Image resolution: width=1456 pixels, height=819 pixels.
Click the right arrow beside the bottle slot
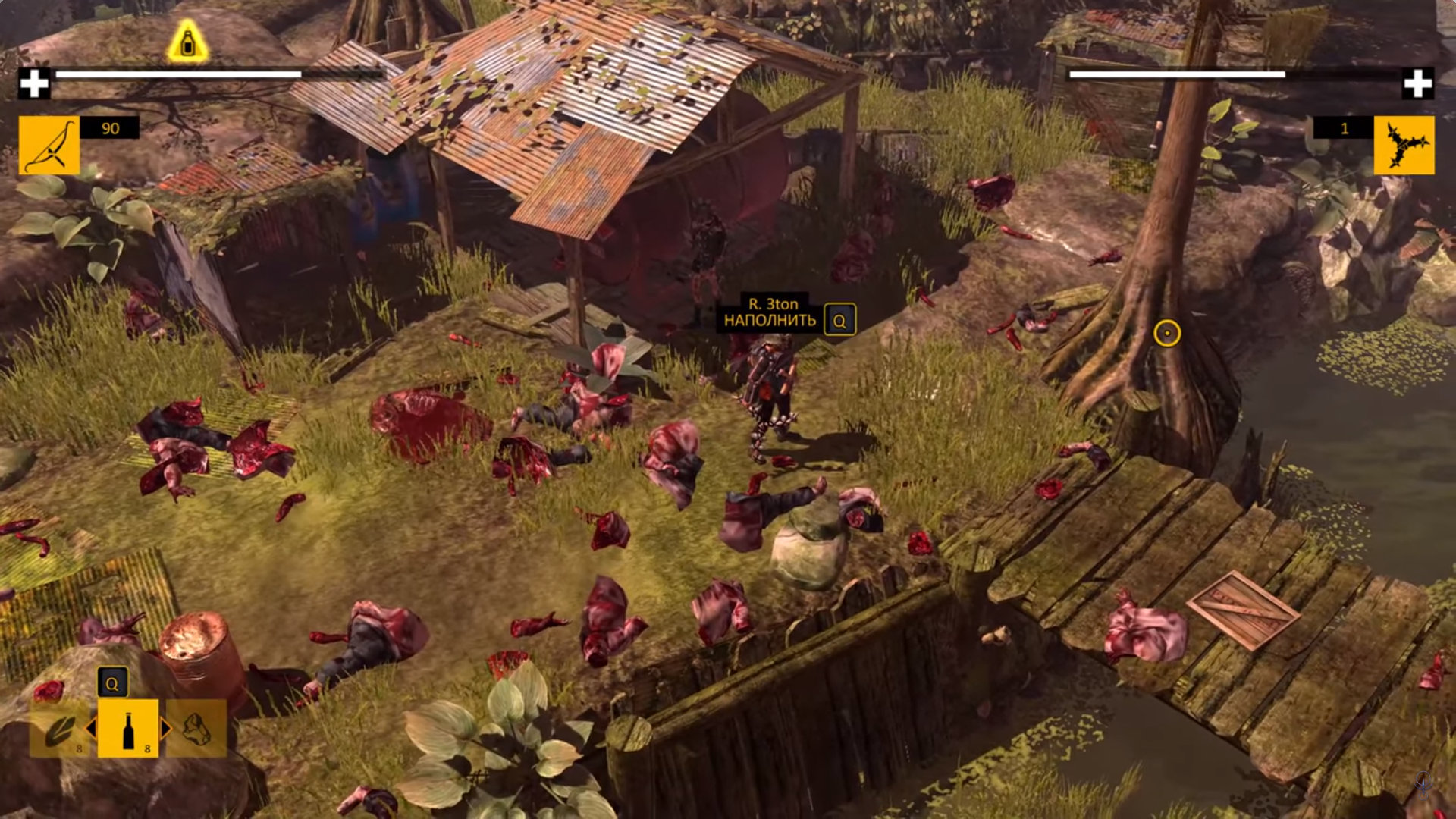click(x=165, y=729)
